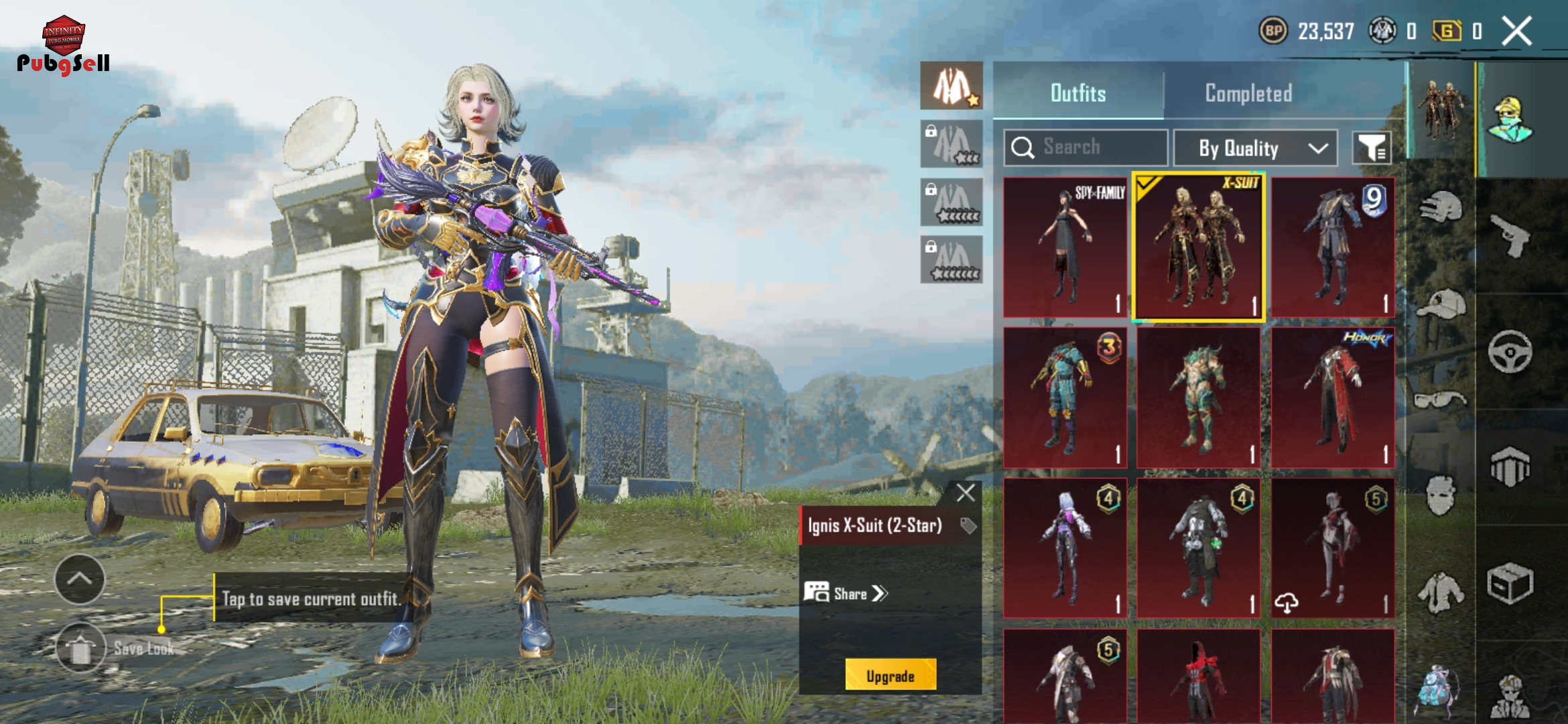Open the Outfits tab
The image size is (1568, 724).
click(1077, 93)
